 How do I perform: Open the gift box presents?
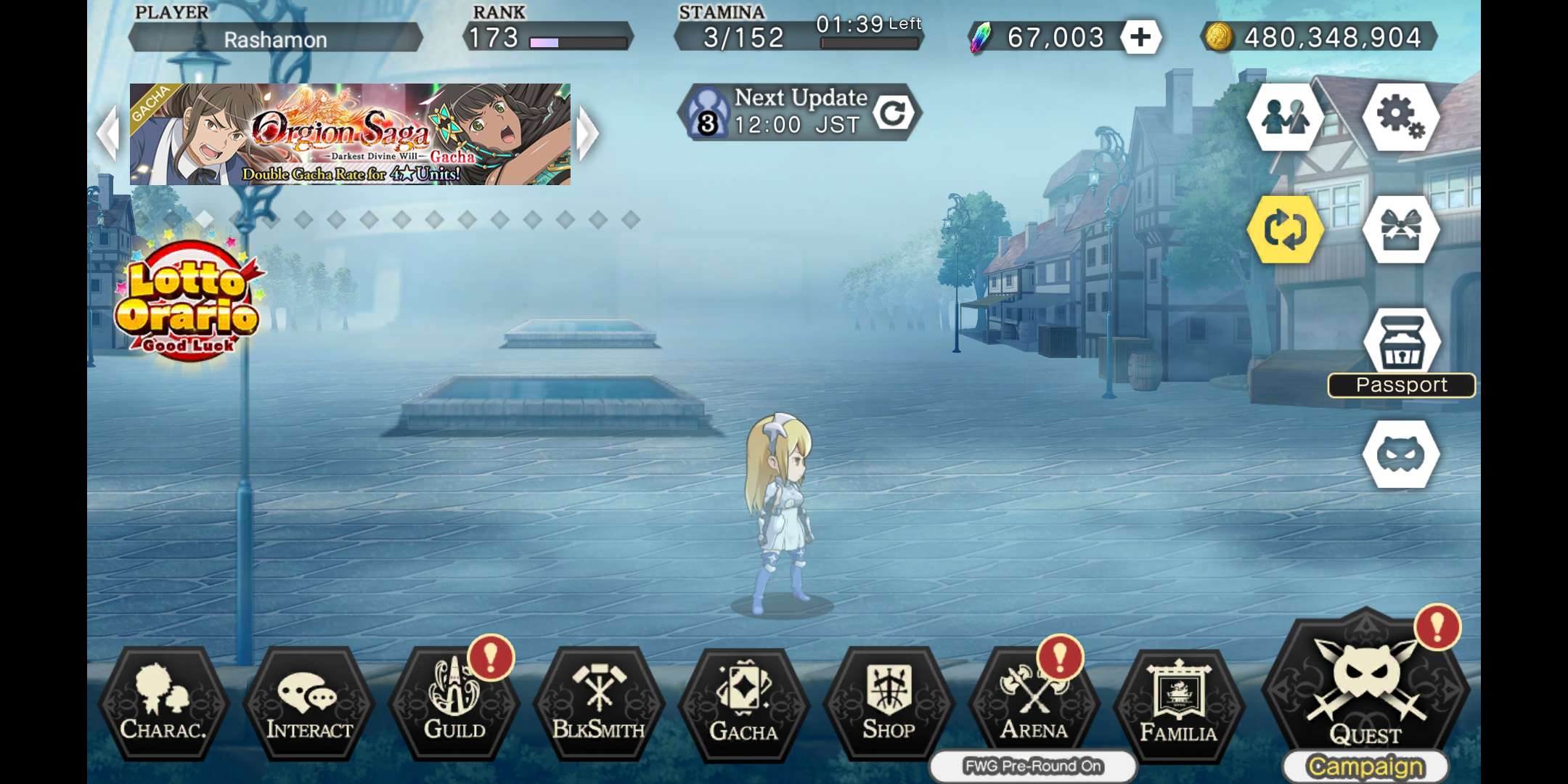coord(1401,229)
